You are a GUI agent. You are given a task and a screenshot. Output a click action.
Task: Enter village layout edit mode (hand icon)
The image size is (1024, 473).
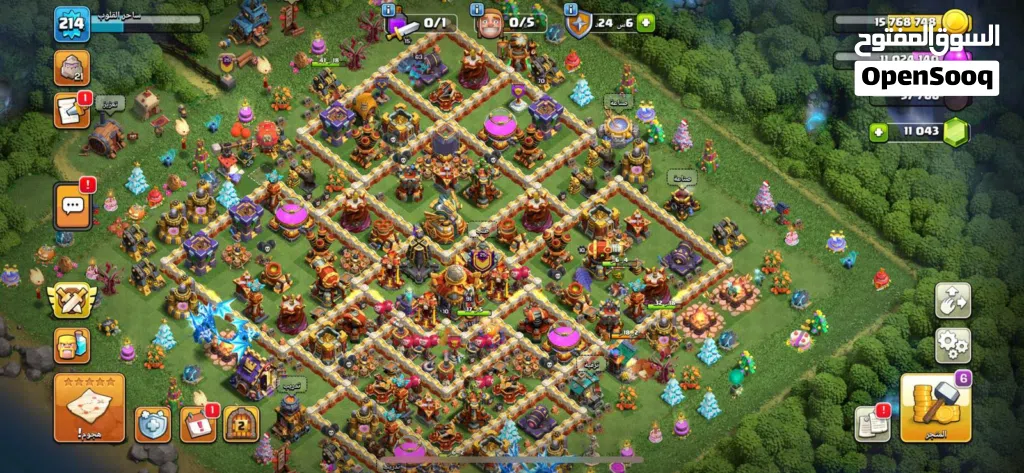point(952,300)
